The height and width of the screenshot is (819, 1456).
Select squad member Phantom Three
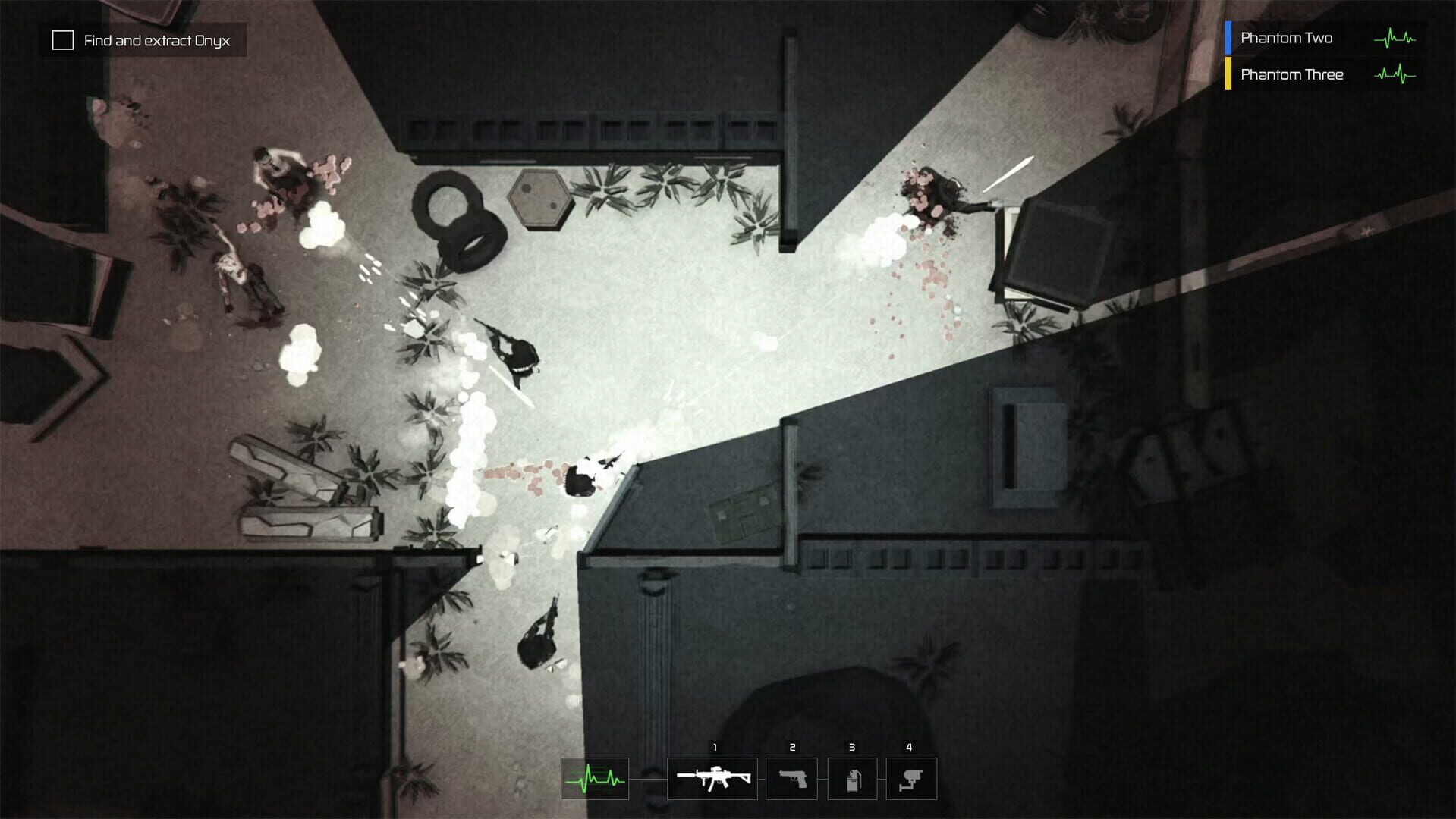1291,74
